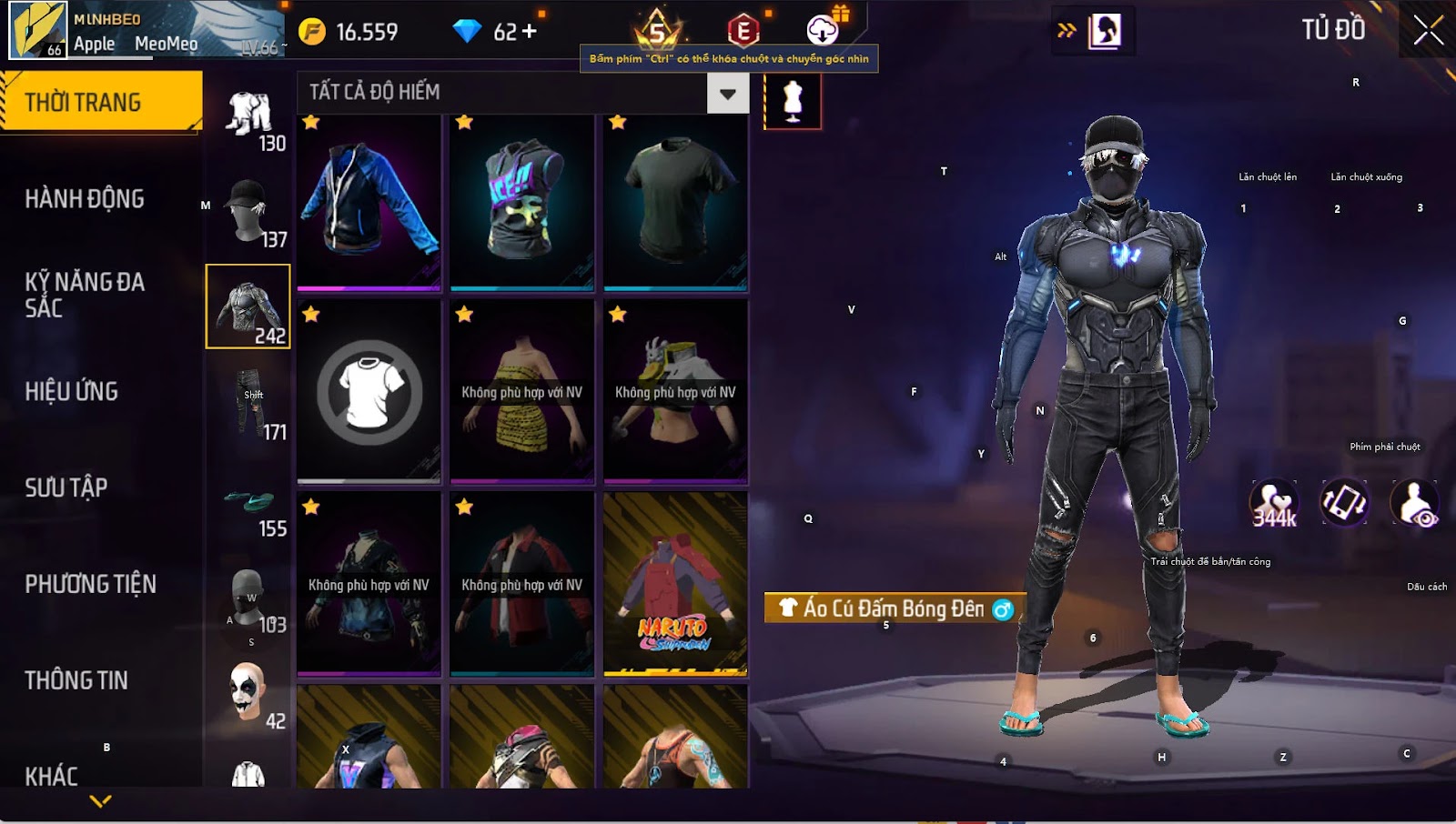Toggle the mannequin preview button
Viewport: 1456px width, 824px height.
(x=793, y=101)
